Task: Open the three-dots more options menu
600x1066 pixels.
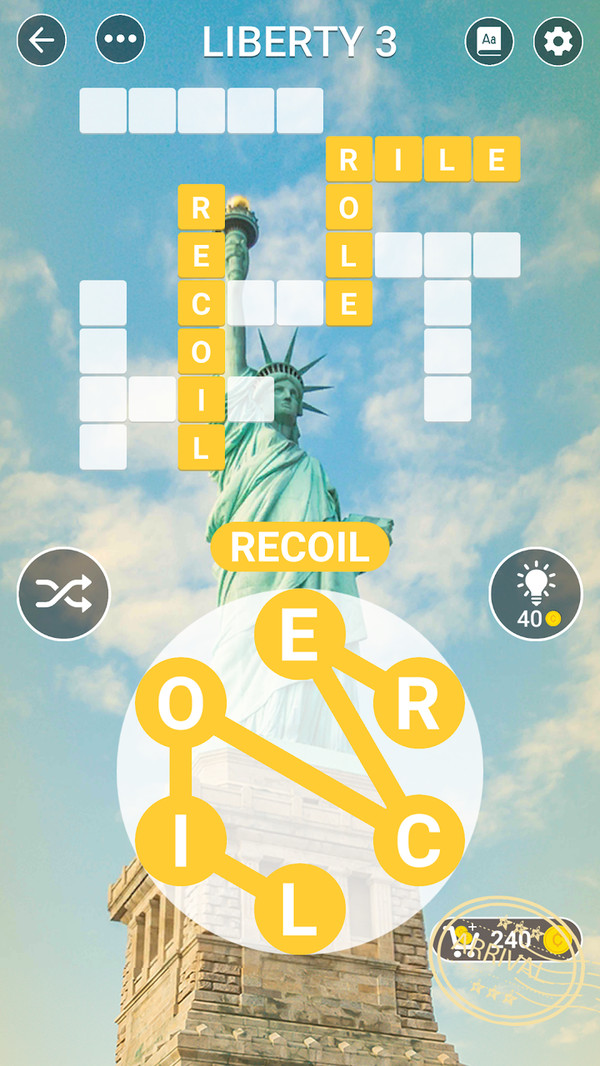Action: point(120,41)
